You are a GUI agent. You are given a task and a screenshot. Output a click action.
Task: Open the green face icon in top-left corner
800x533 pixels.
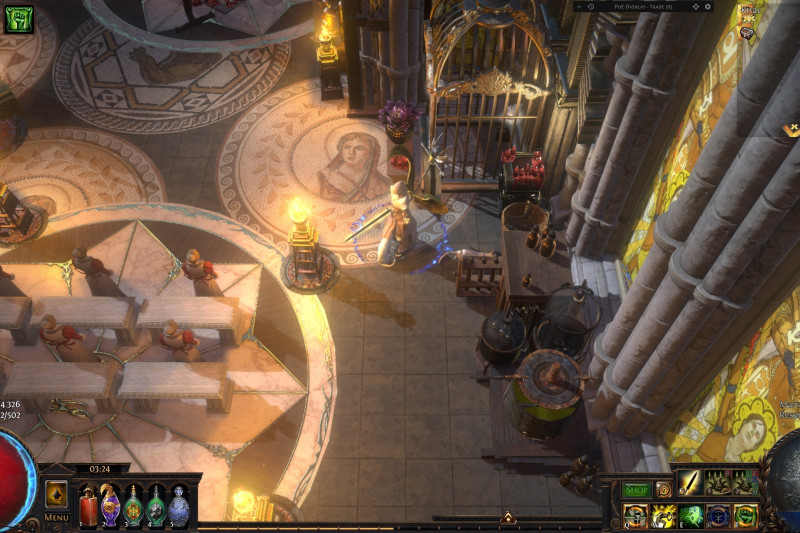click(x=18, y=19)
